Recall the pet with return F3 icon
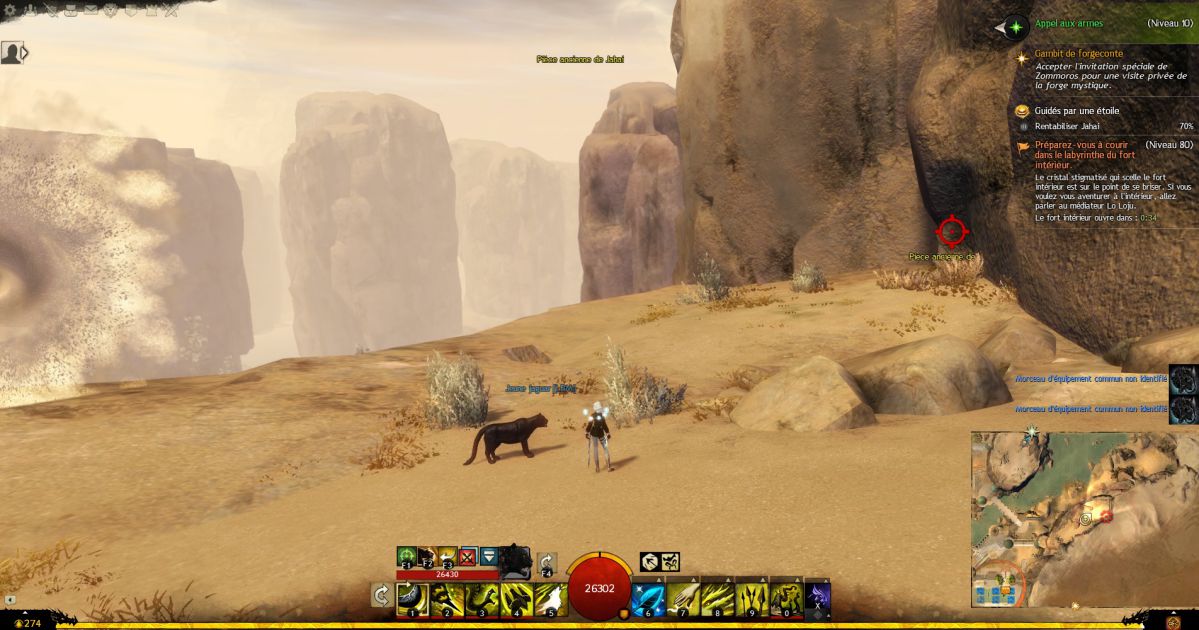Screen dimensions: 1199x630 (447, 557)
